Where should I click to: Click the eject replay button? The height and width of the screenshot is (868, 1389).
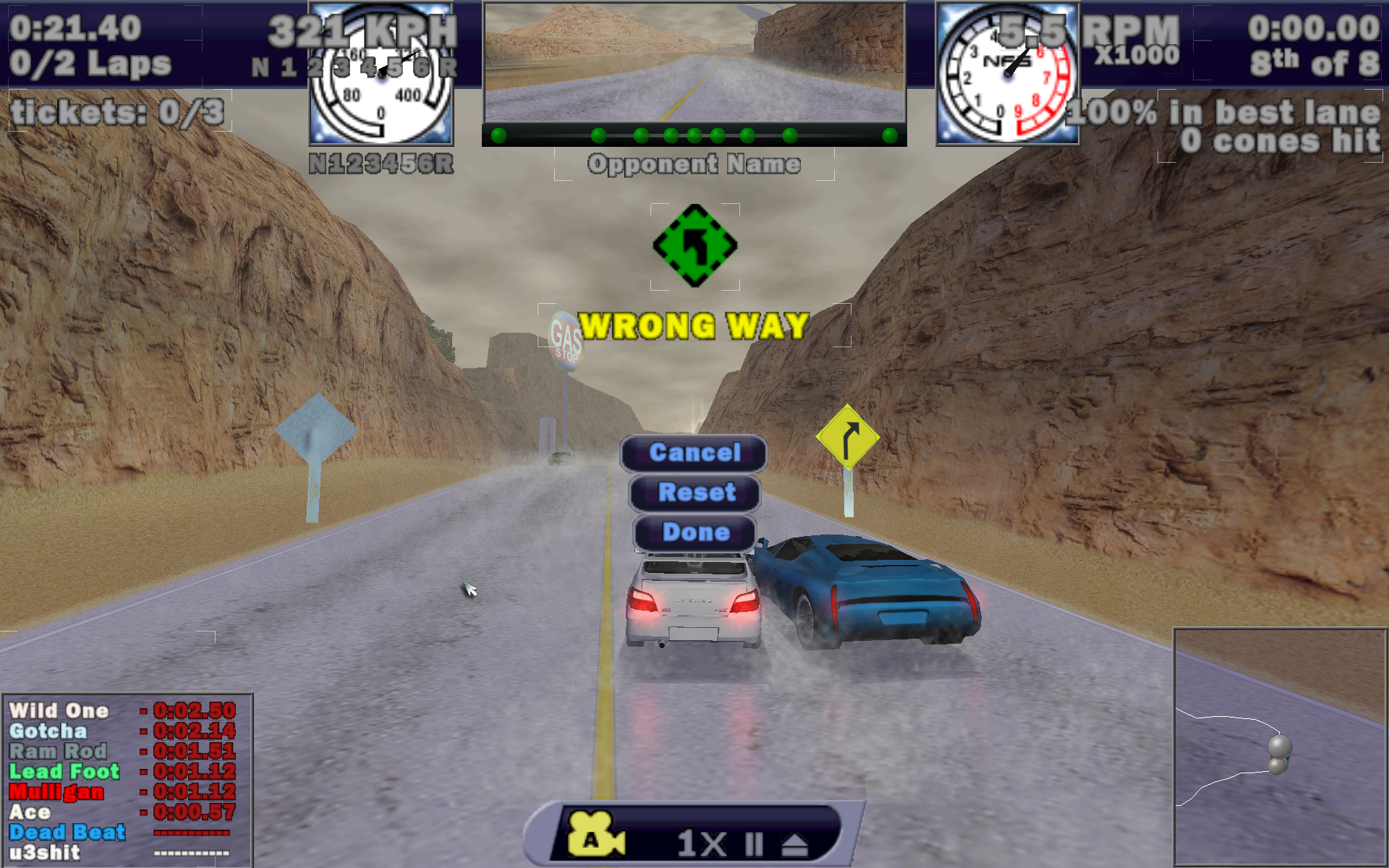(795, 844)
